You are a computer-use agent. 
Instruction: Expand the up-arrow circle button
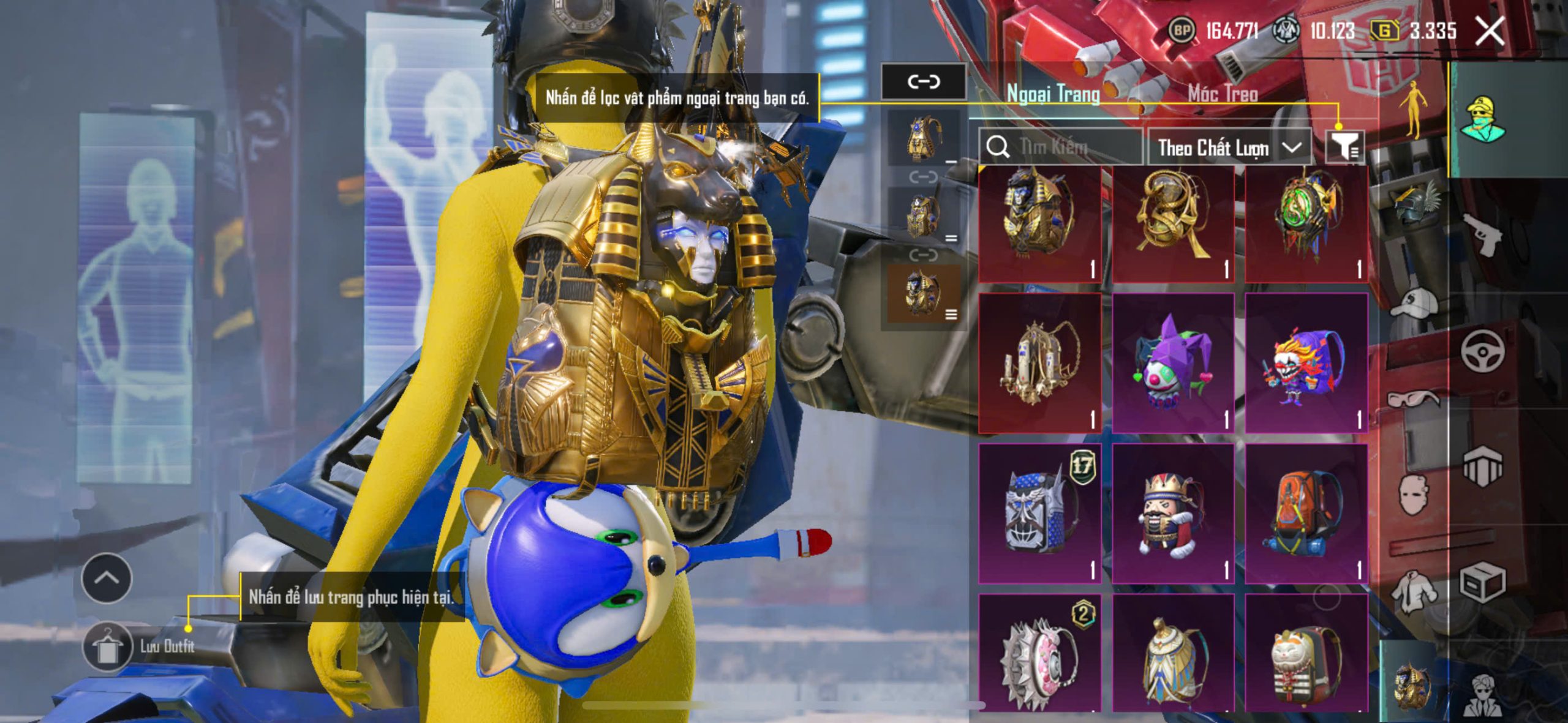[107, 577]
